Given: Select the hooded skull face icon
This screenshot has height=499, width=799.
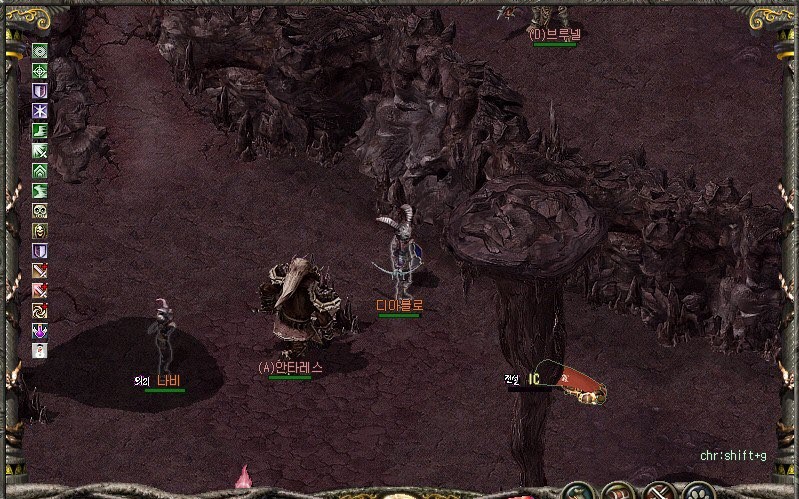Looking at the screenshot, I should (40, 231).
